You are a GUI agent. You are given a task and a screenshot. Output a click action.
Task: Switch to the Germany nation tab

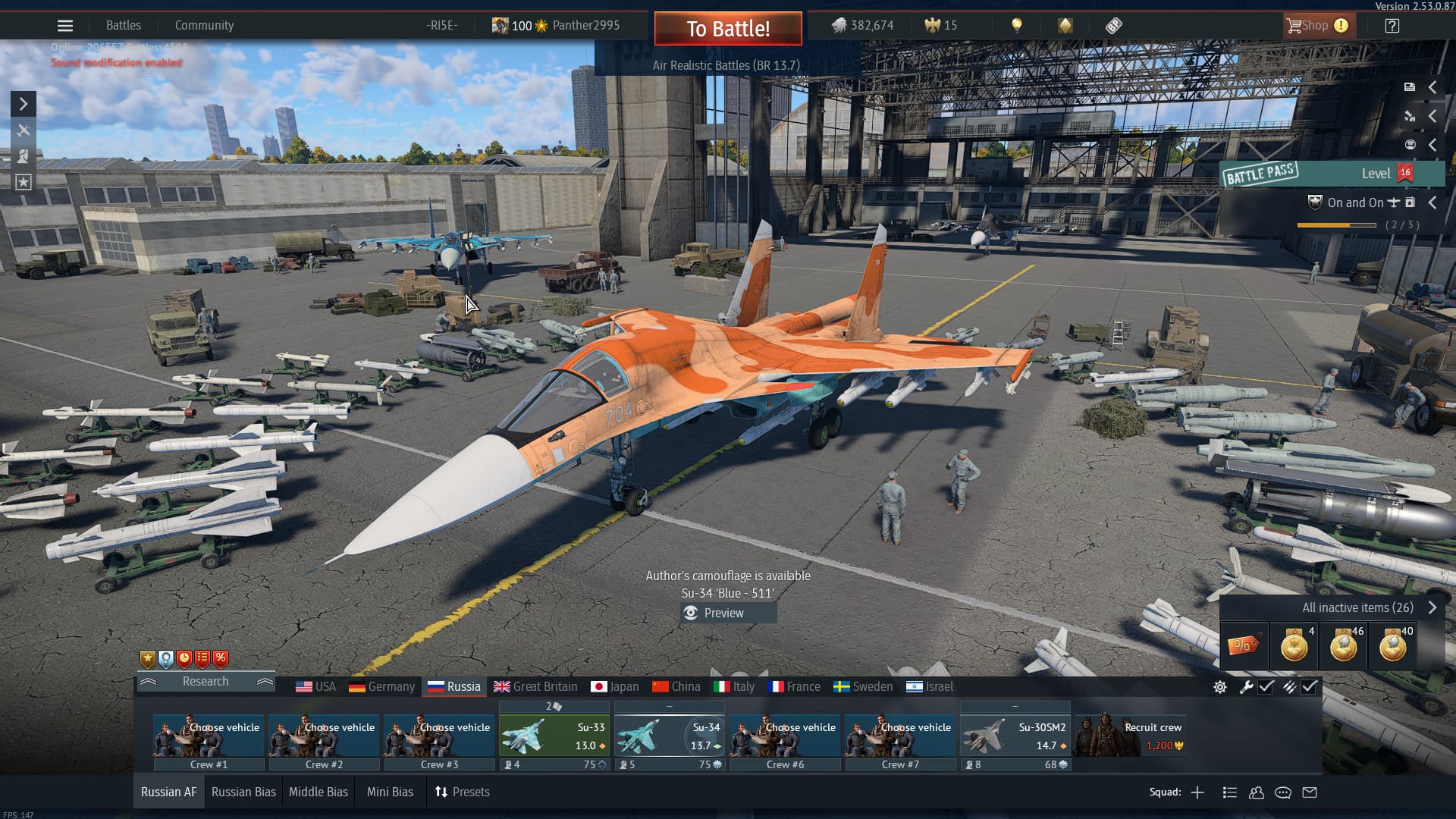pyautogui.click(x=381, y=686)
